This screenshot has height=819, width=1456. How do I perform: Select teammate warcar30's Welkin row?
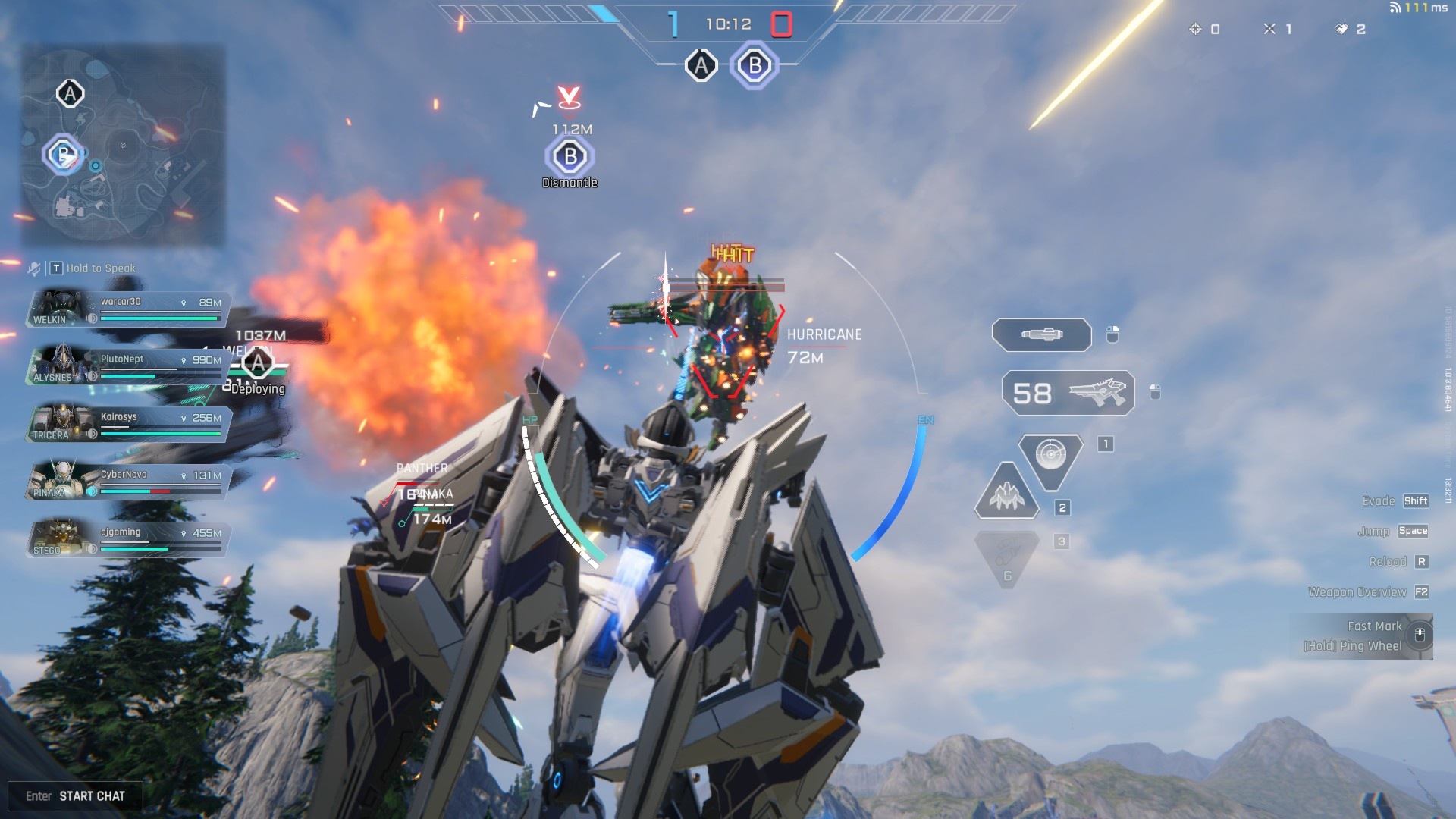tap(127, 309)
